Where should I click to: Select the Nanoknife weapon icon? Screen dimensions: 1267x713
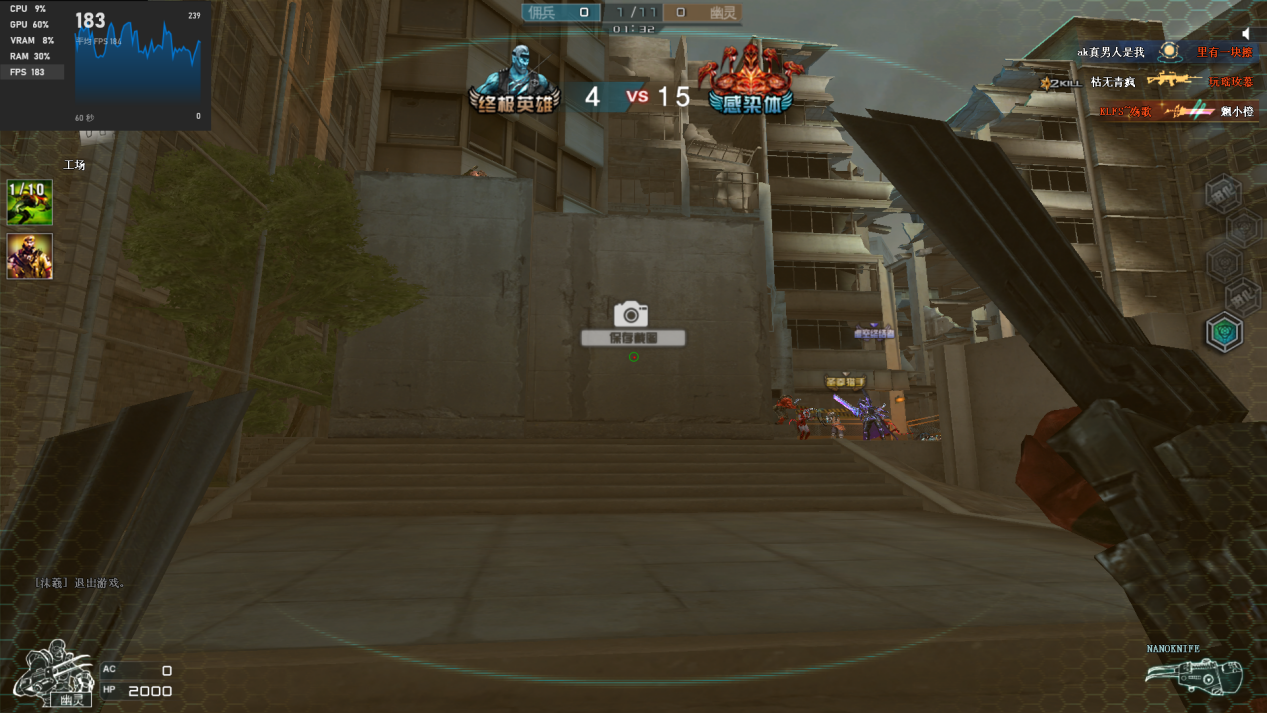point(1193,677)
